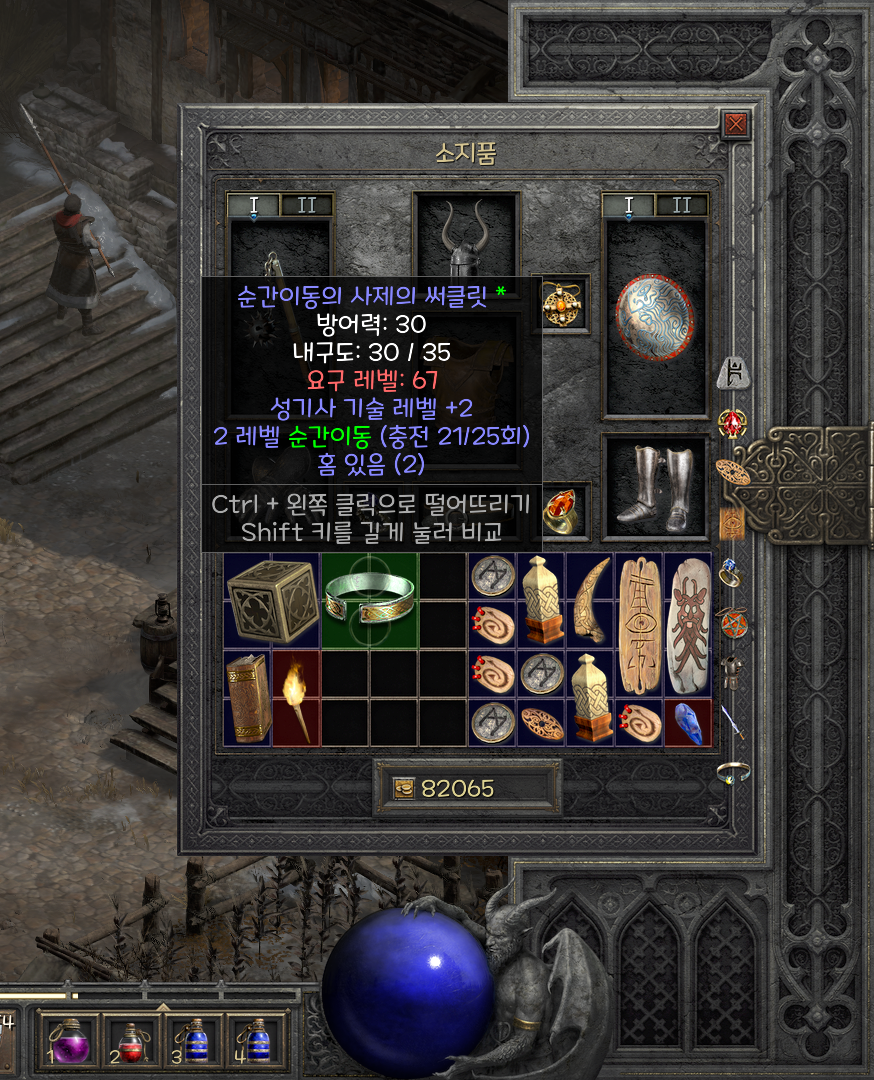Click the tome book in the inventory
Screen dimensions: 874x1080
click(x=248, y=698)
